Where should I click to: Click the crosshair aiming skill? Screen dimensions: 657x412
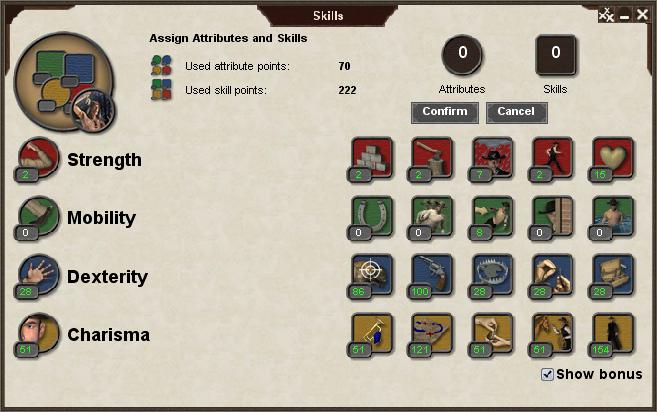click(372, 275)
